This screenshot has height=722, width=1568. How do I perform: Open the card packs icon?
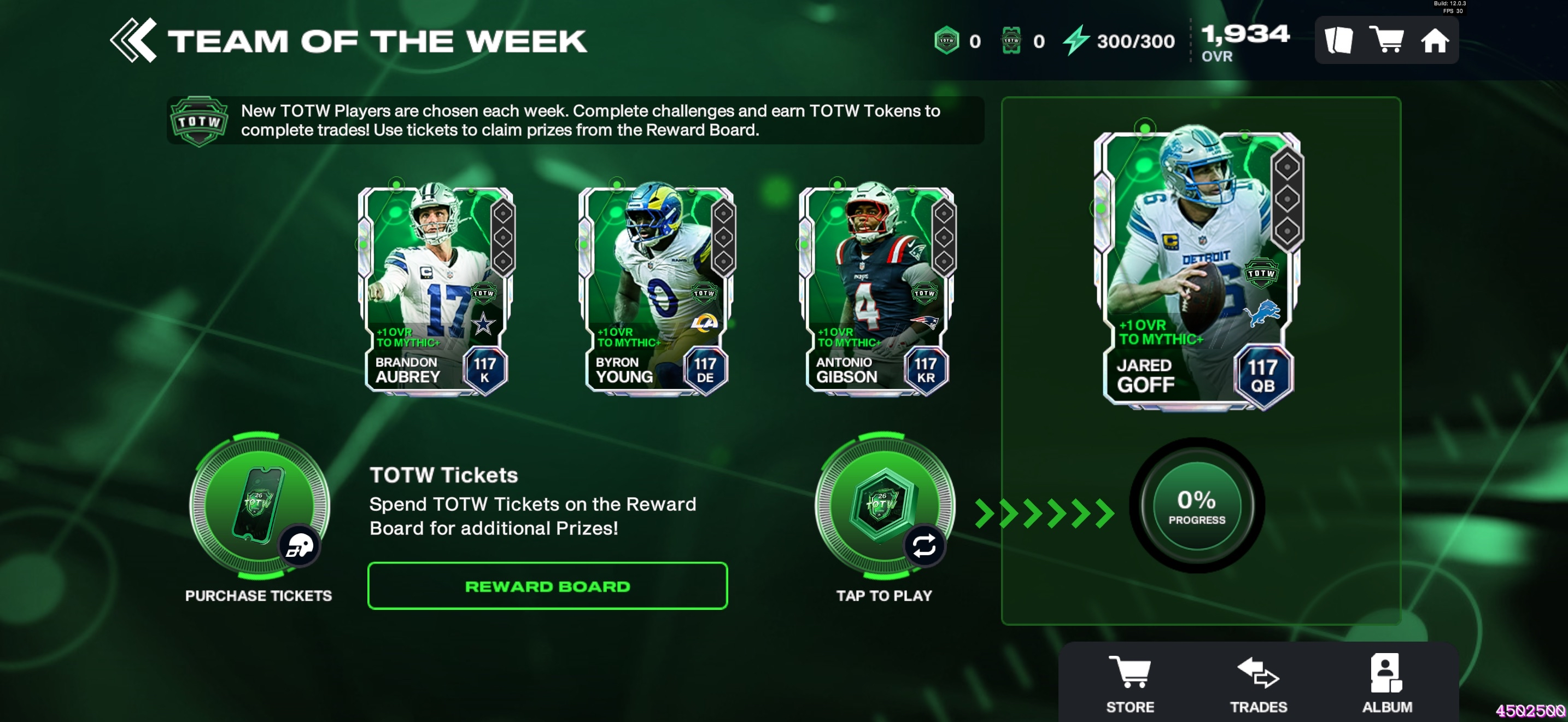1338,41
